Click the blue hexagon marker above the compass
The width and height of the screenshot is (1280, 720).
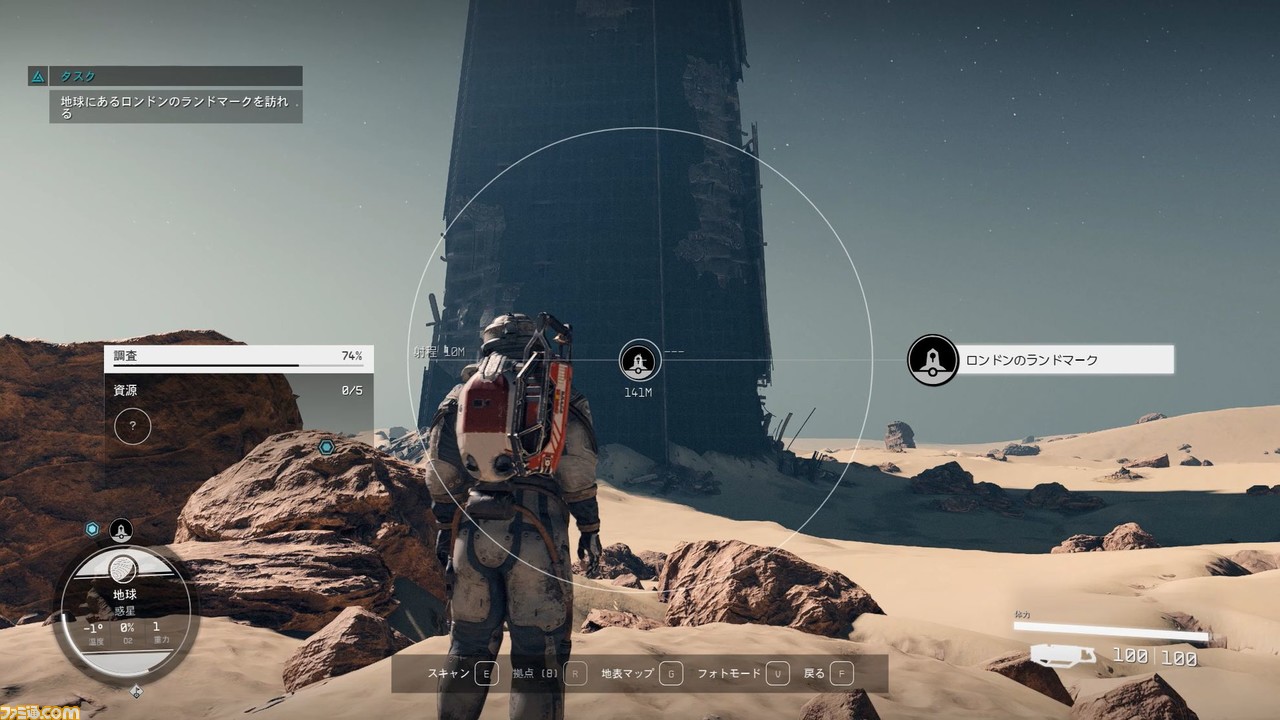[92, 529]
